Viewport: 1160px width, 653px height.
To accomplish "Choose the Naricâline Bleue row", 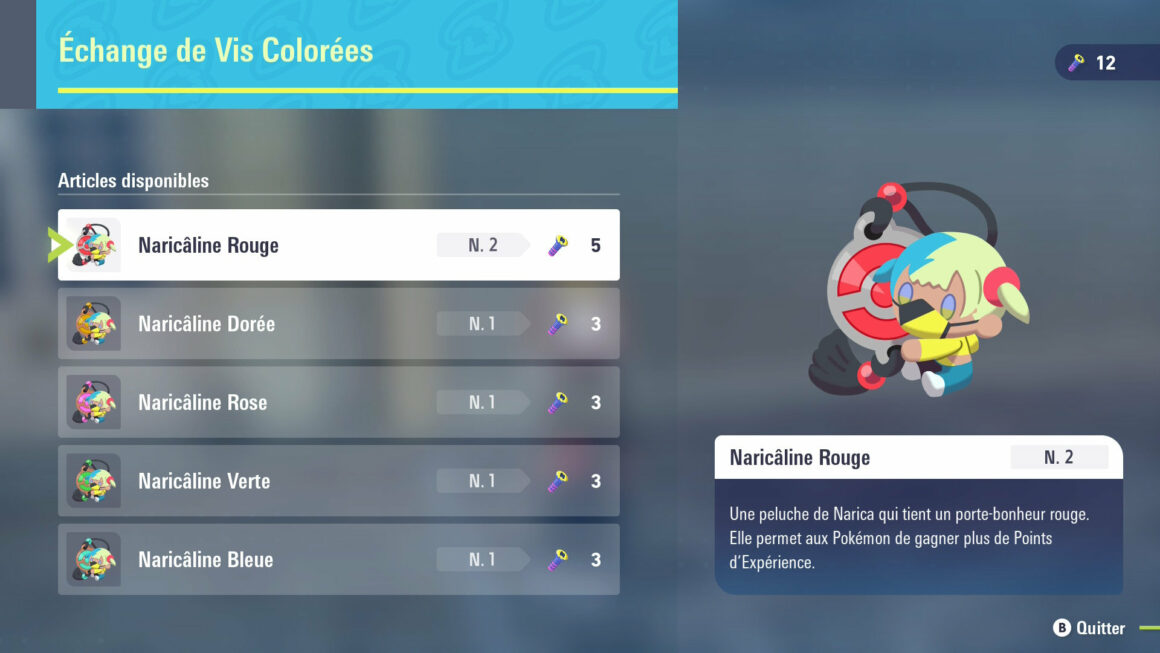I will (x=338, y=560).
